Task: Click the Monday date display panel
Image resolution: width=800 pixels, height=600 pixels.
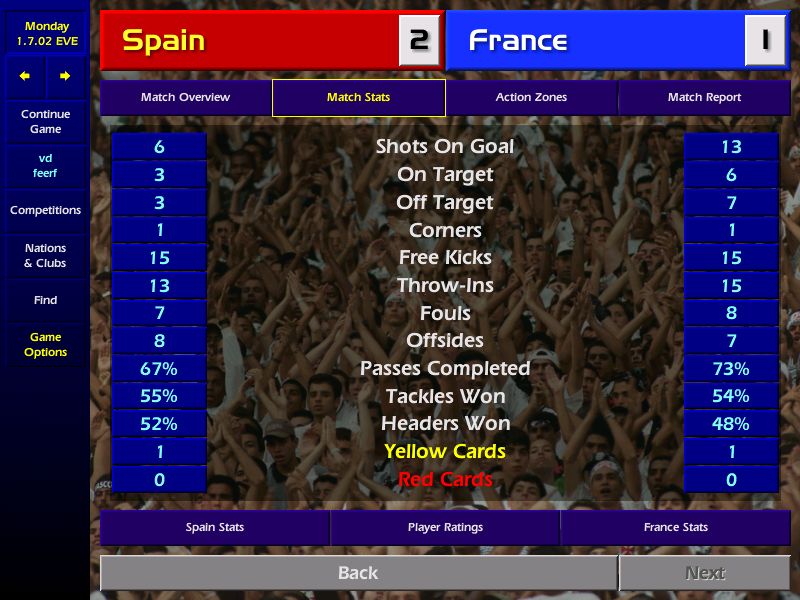Action: tap(46, 34)
